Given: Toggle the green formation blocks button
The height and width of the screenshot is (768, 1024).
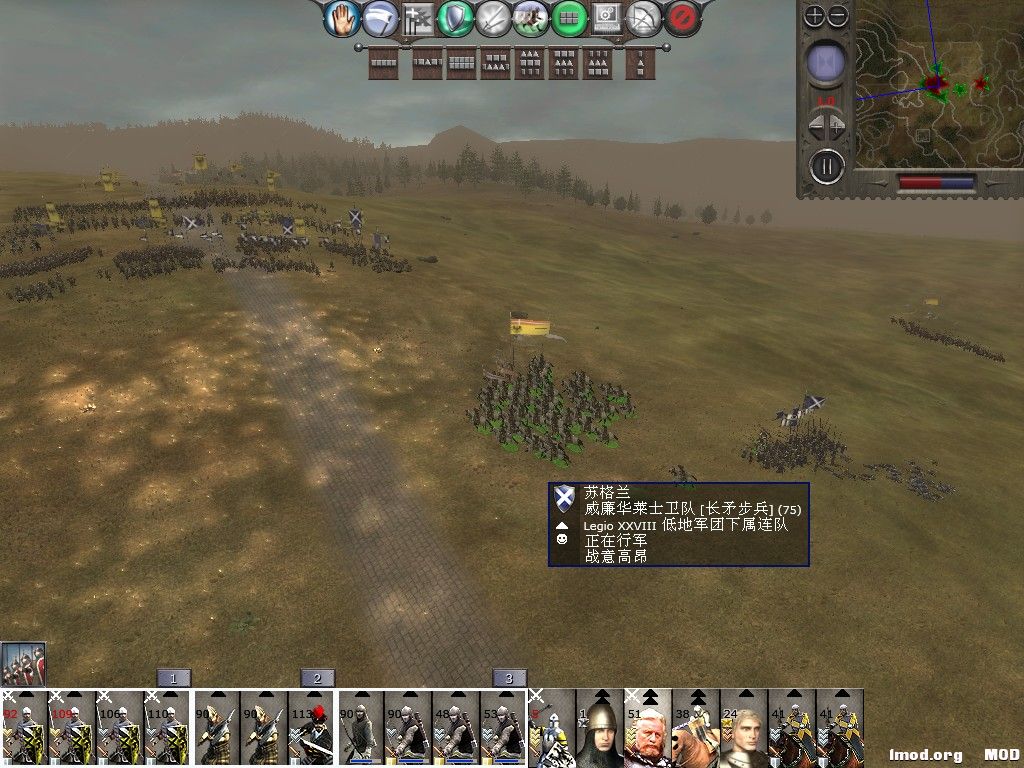Looking at the screenshot, I should coord(568,18).
